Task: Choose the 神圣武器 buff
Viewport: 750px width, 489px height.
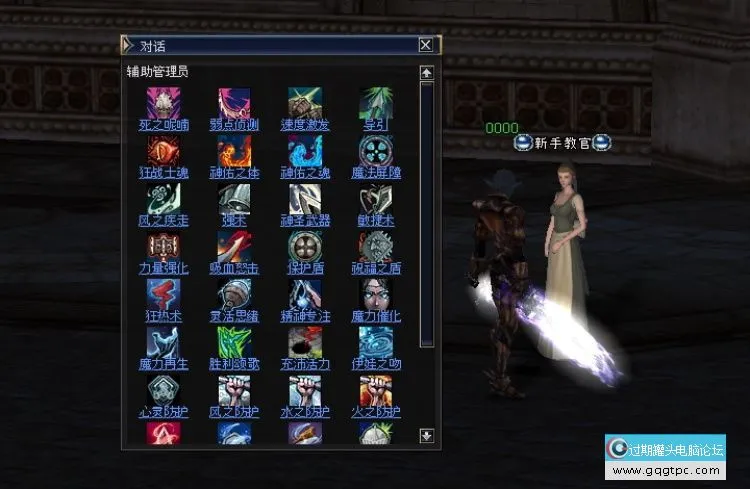Action: tap(305, 221)
